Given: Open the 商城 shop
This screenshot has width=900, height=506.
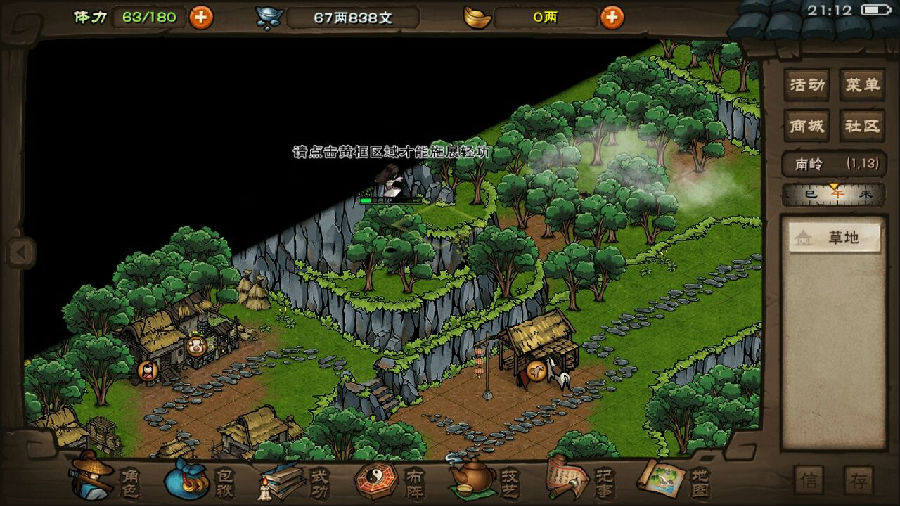Looking at the screenshot, I should pos(807,126).
